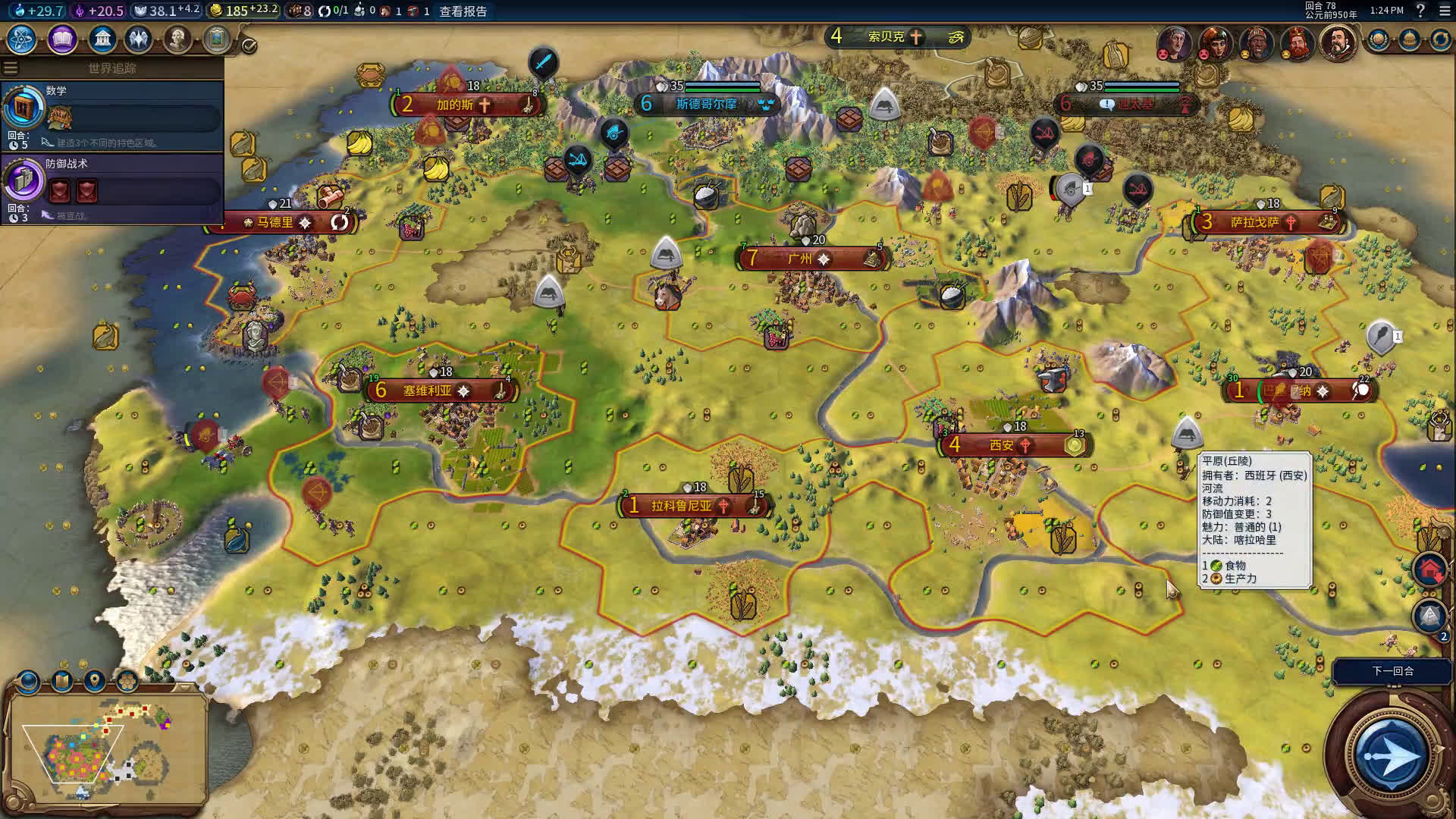Click the next turn arrow button
Viewport: 1456px width, 819px height.
(1391, 755)
